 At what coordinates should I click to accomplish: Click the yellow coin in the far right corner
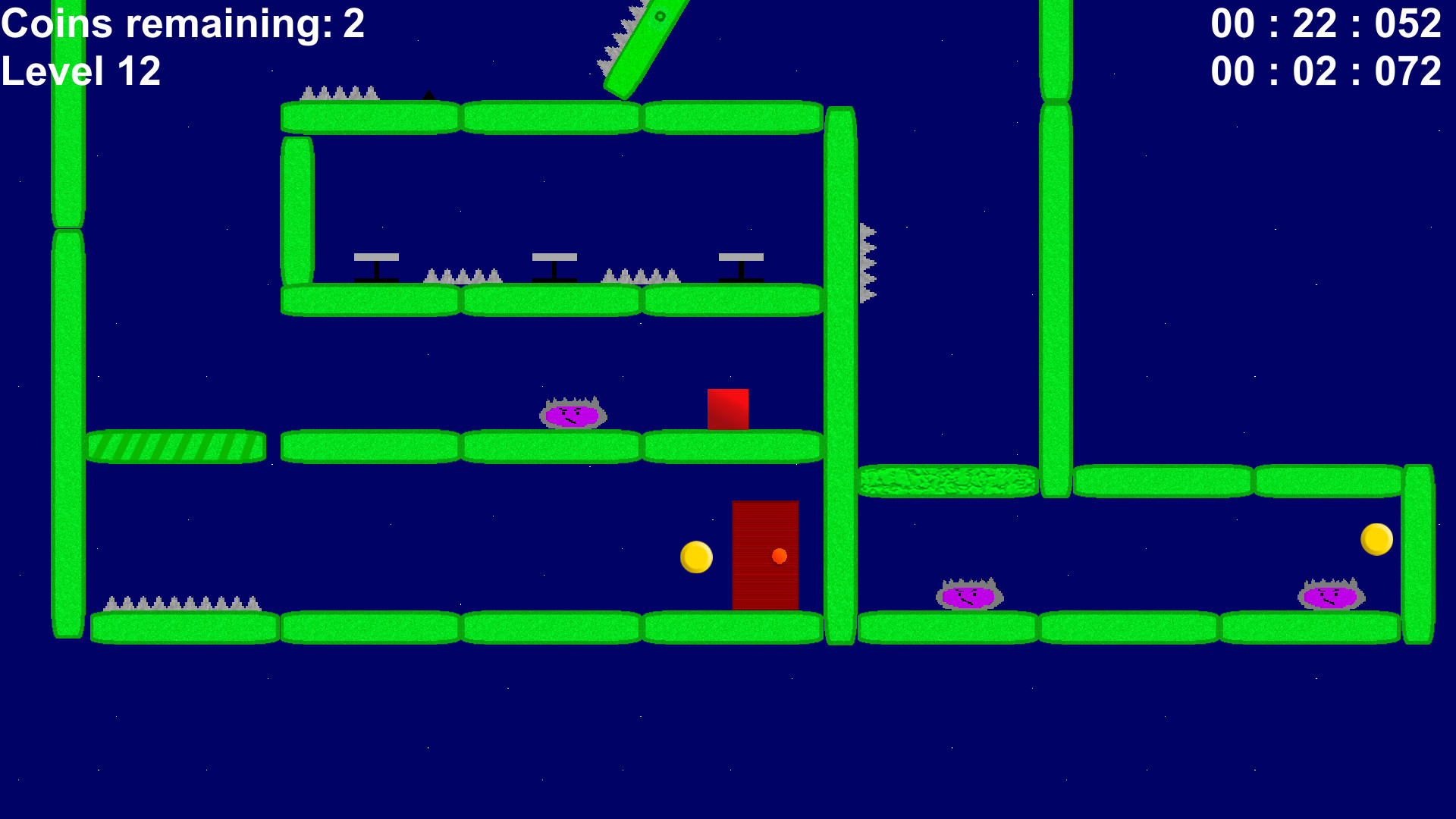click(1376, 538)
